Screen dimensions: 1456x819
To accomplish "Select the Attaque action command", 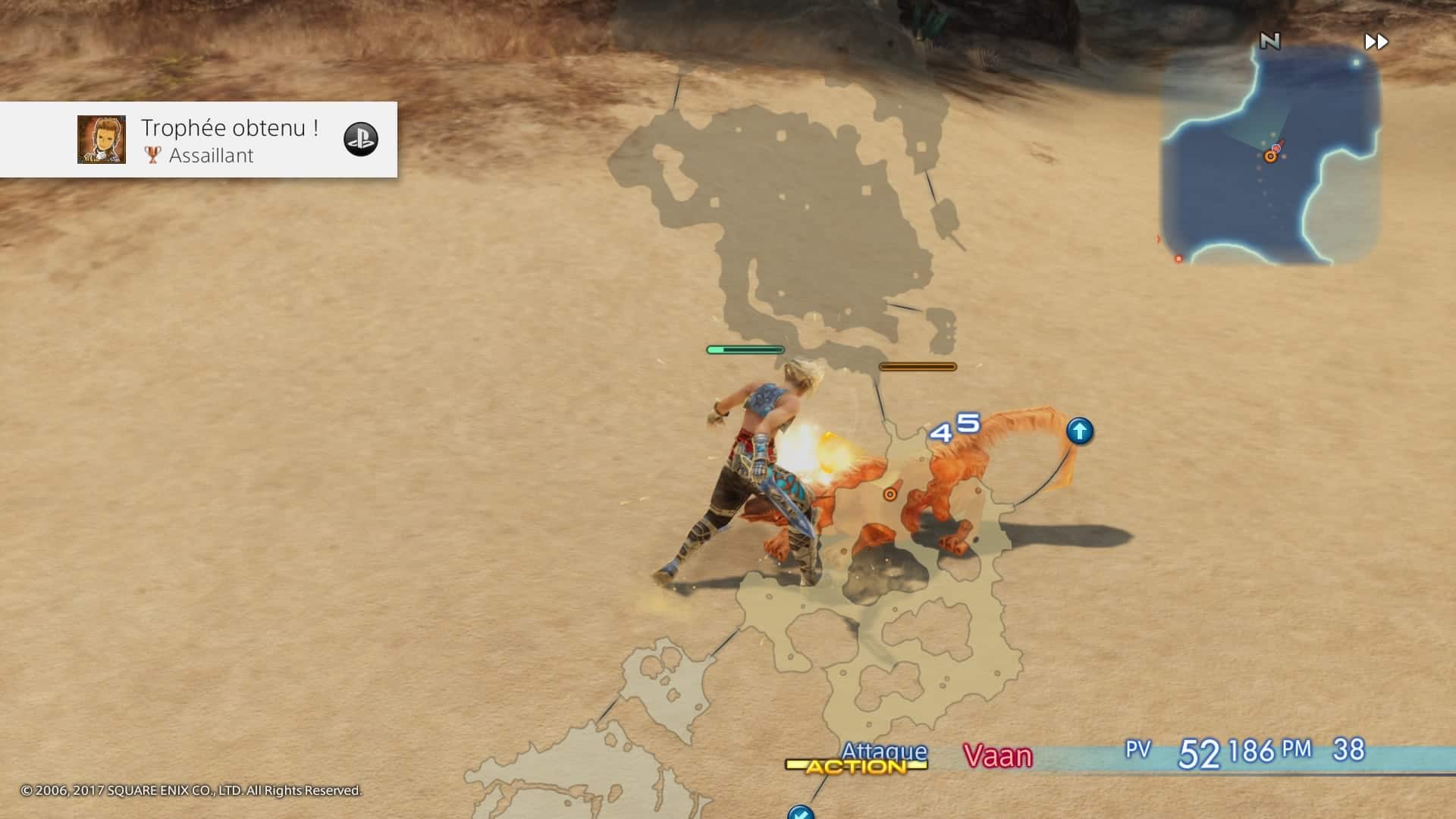I will coord(883,752).
